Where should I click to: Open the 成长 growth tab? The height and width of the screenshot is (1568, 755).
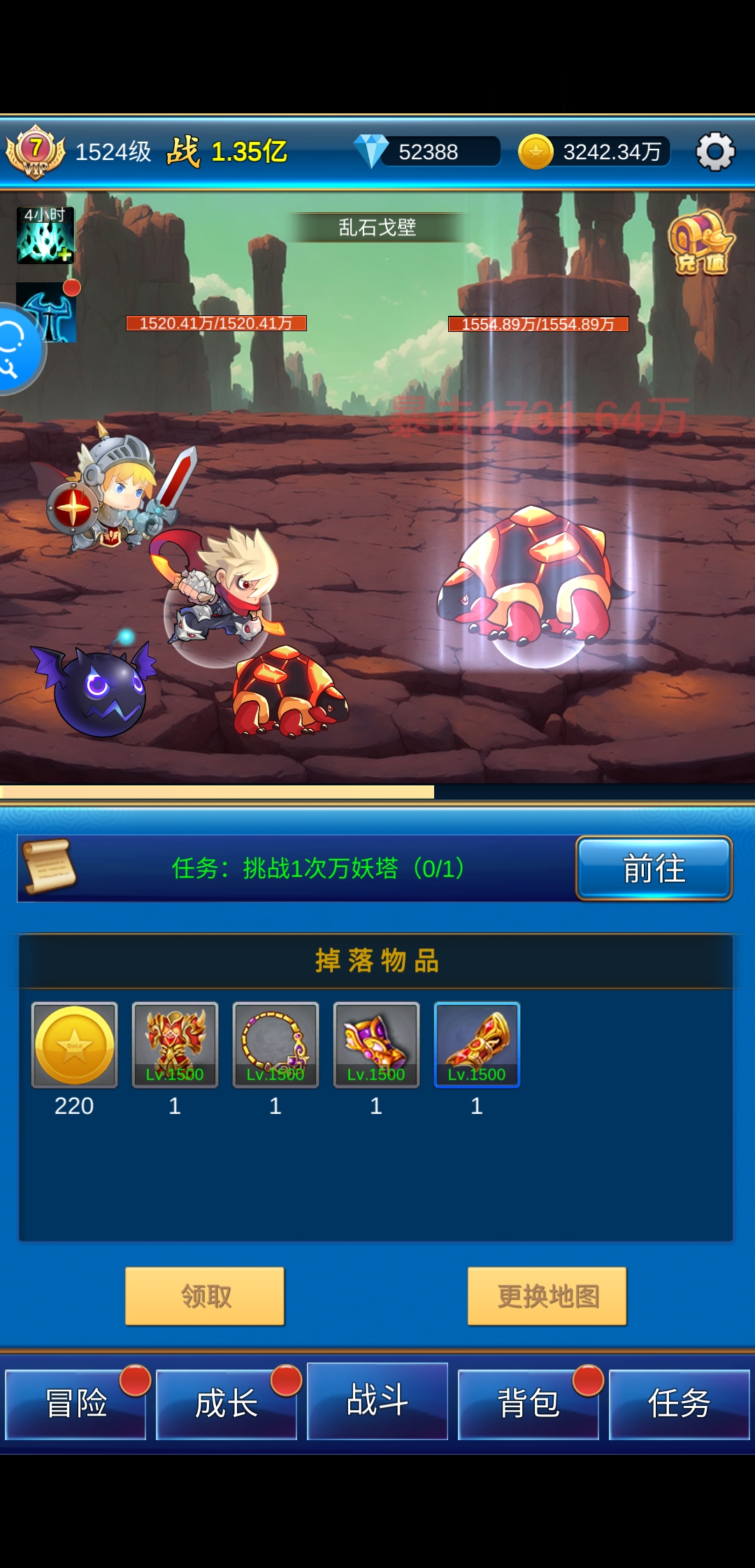(226, 1404)
